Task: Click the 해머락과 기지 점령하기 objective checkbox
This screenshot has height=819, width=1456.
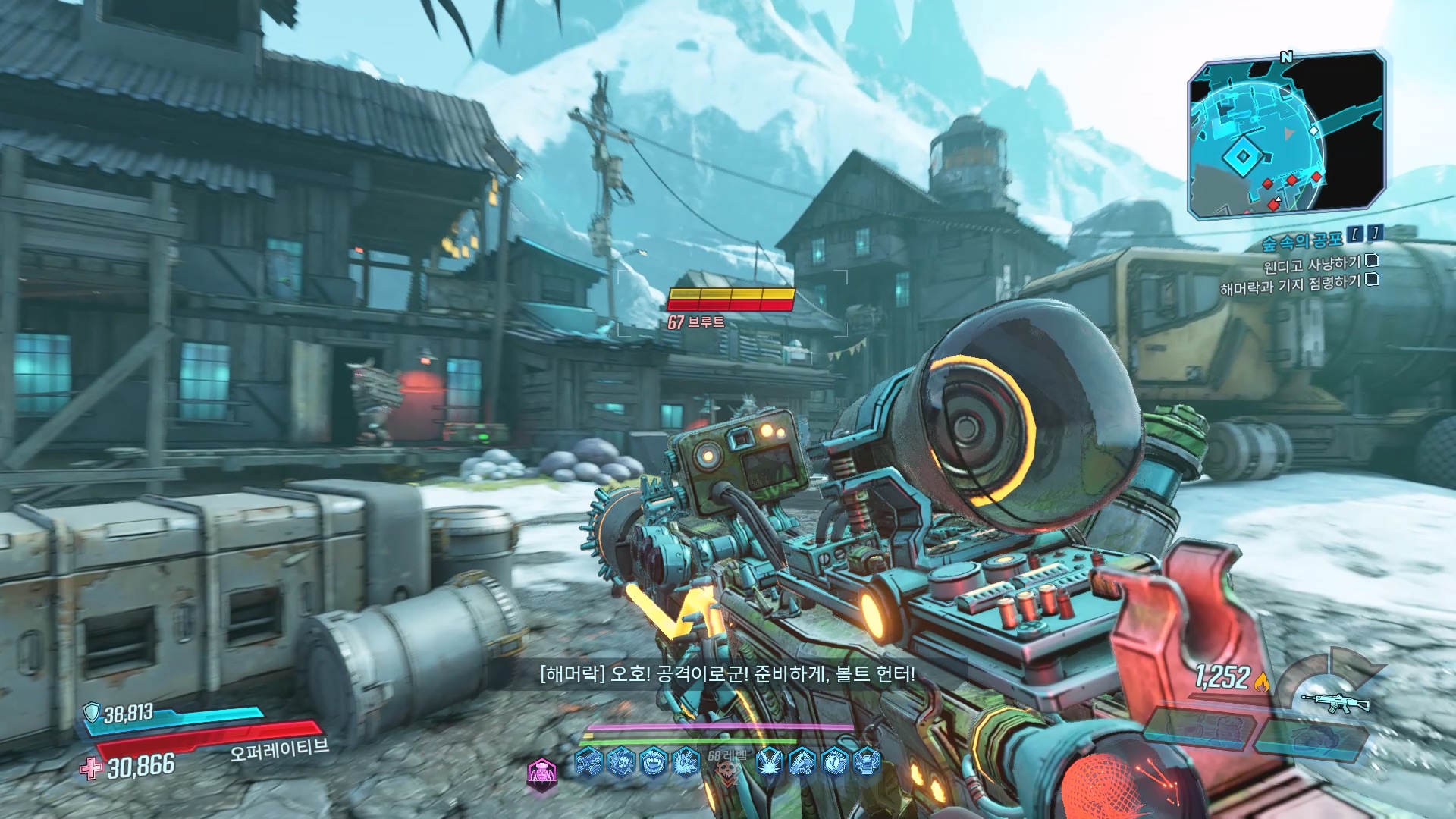Action: [x=1372, y=280]
